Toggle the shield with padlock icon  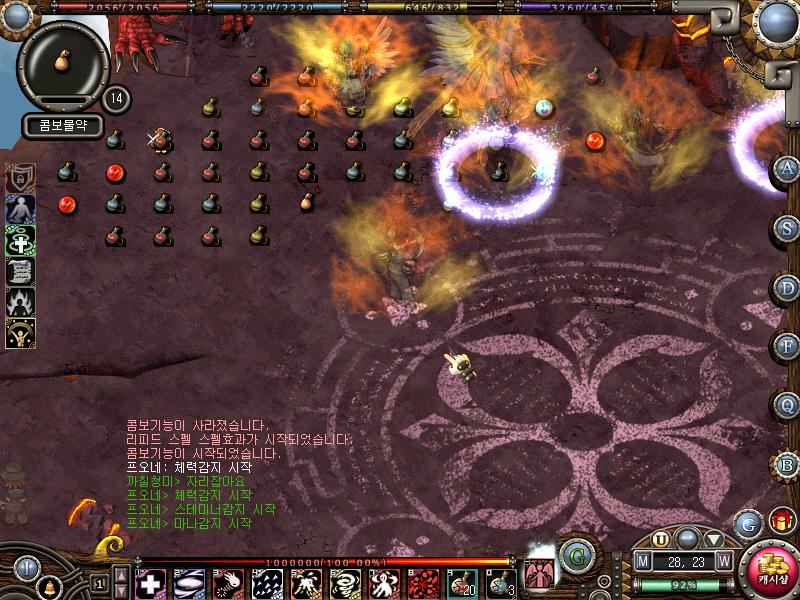(20, 178)
